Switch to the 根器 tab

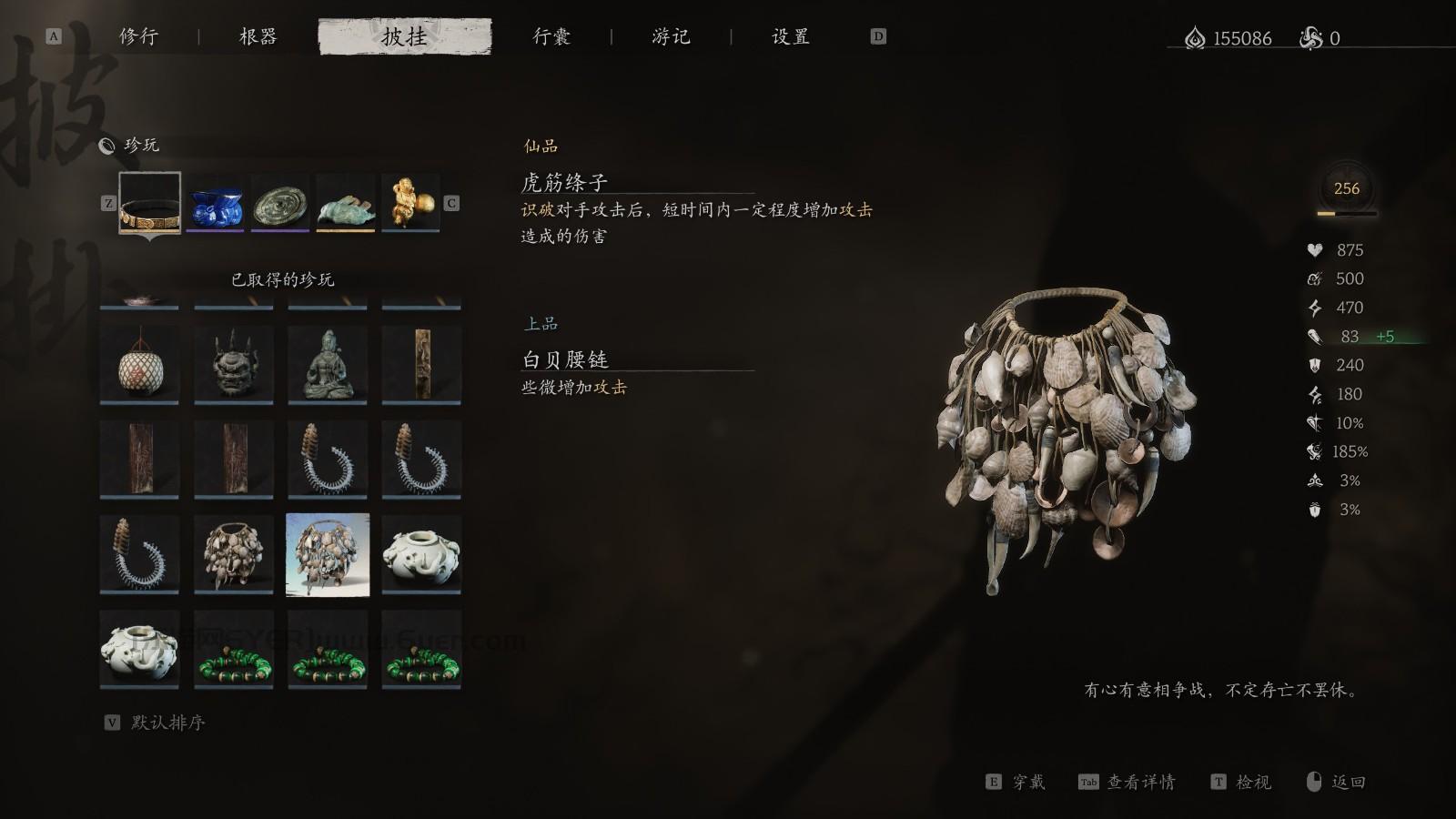pyautogui.click(x=257, y=37)
